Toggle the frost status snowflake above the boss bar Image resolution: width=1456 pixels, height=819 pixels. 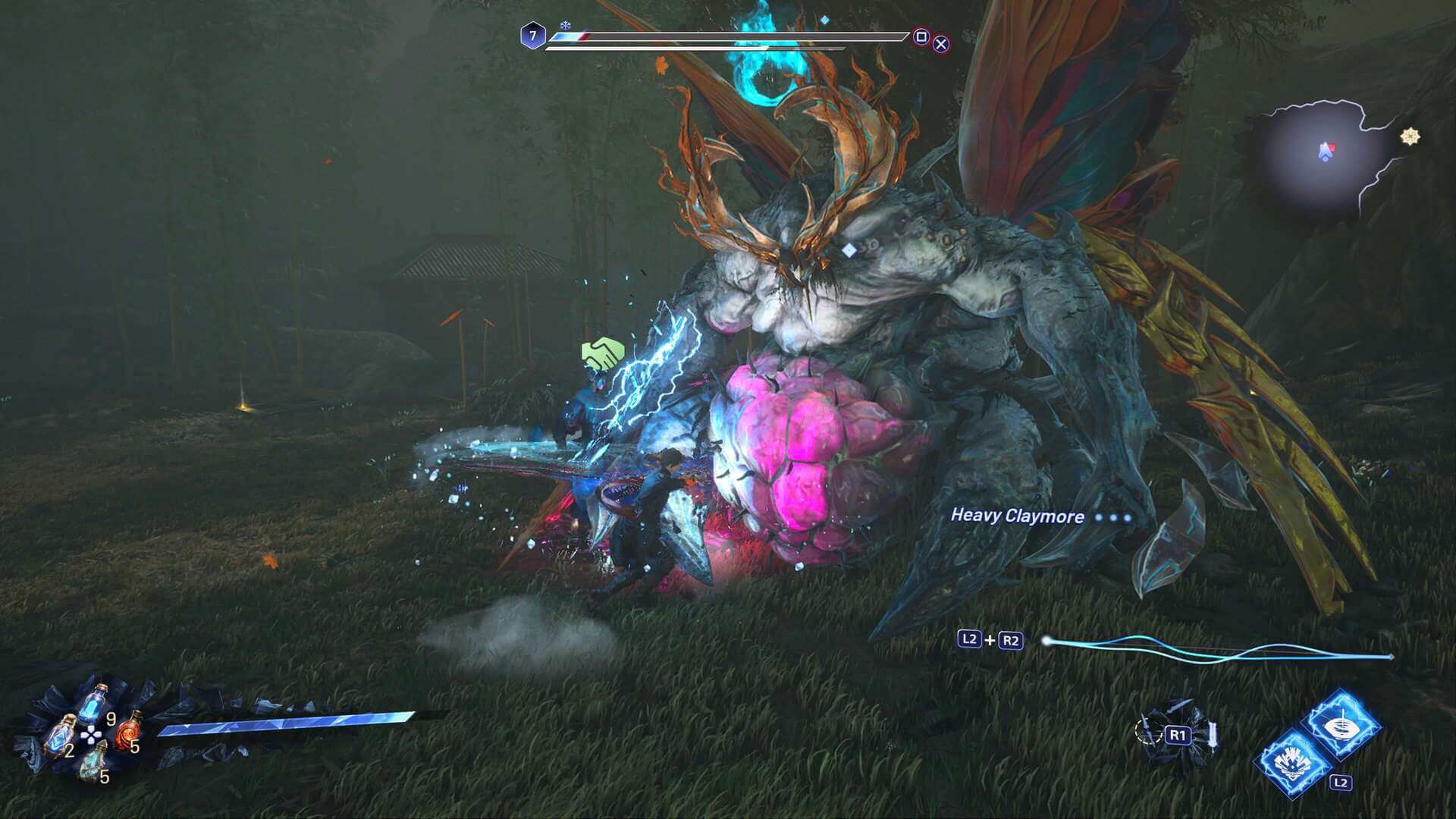pyautogui.click(x=565, y=26)
